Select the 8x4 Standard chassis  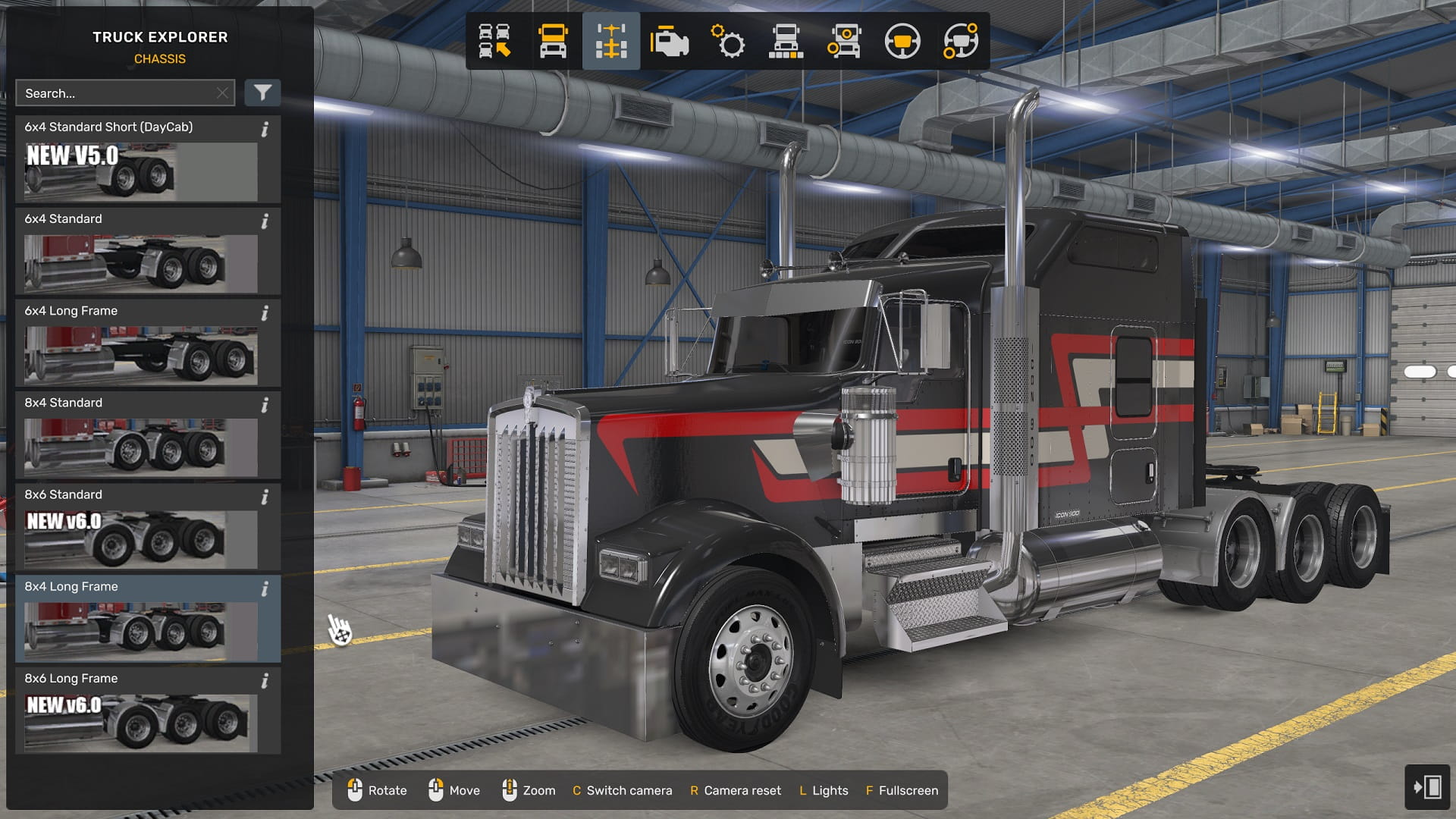click(x=141, y=435)
